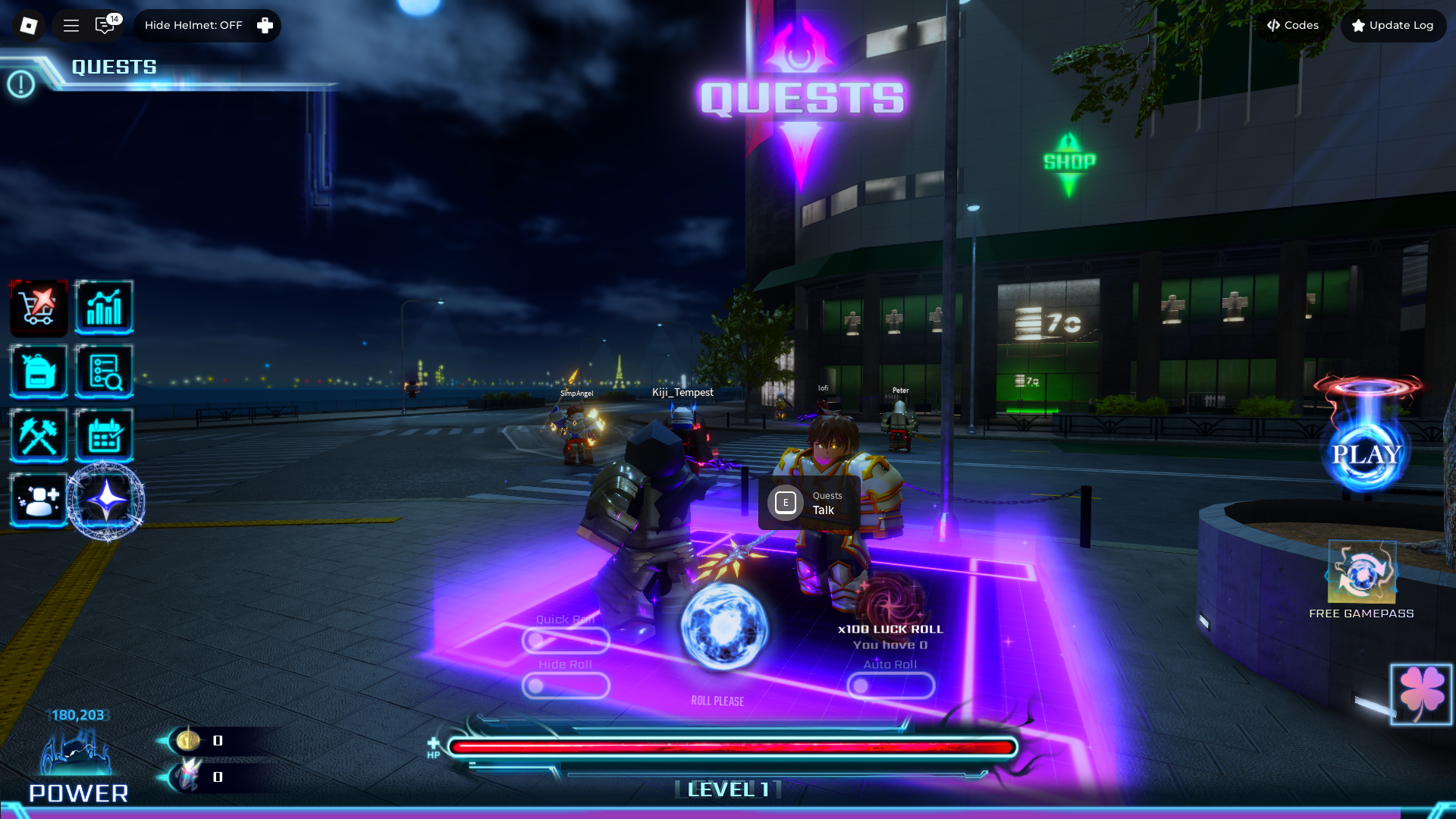Show the bar chart stats icon
The width and height of the screenshot is (1456, 819).
coord(105,308)
